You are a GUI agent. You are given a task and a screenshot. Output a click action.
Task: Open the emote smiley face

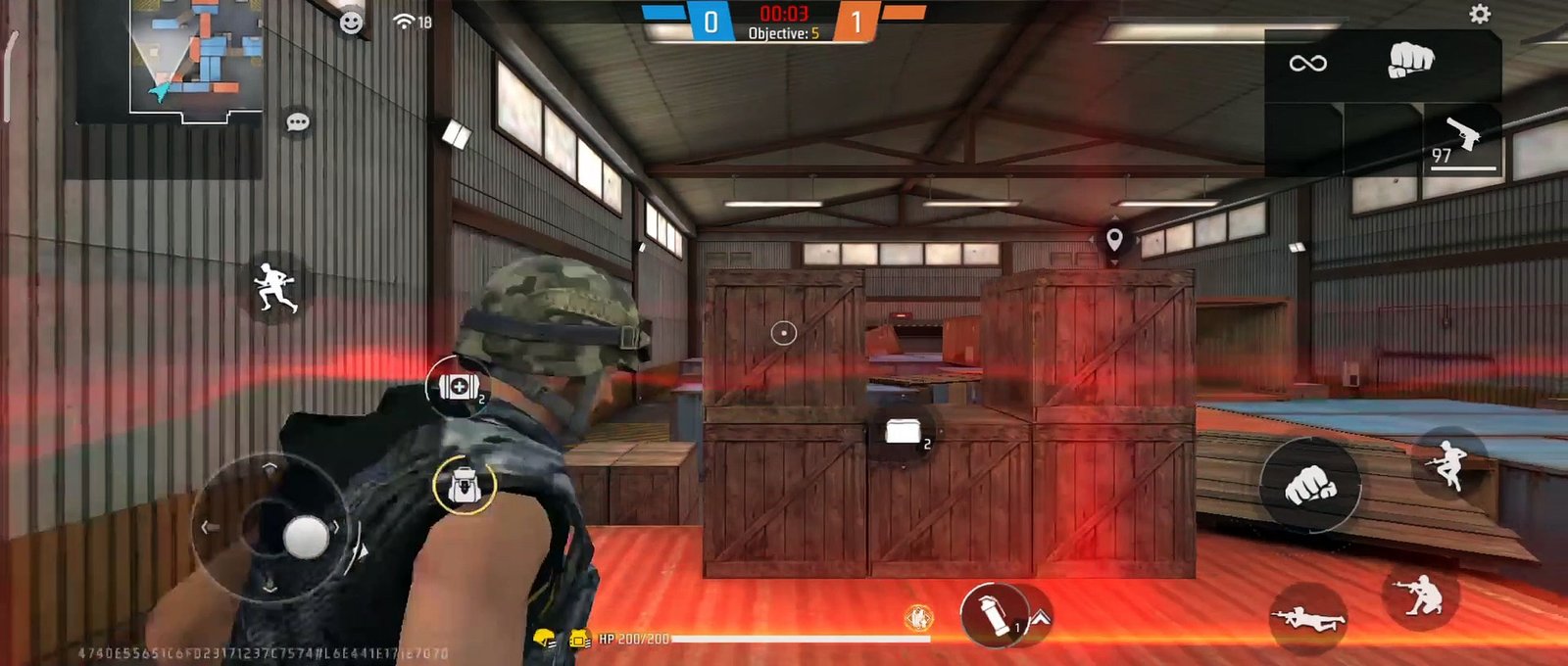point(351,23)
